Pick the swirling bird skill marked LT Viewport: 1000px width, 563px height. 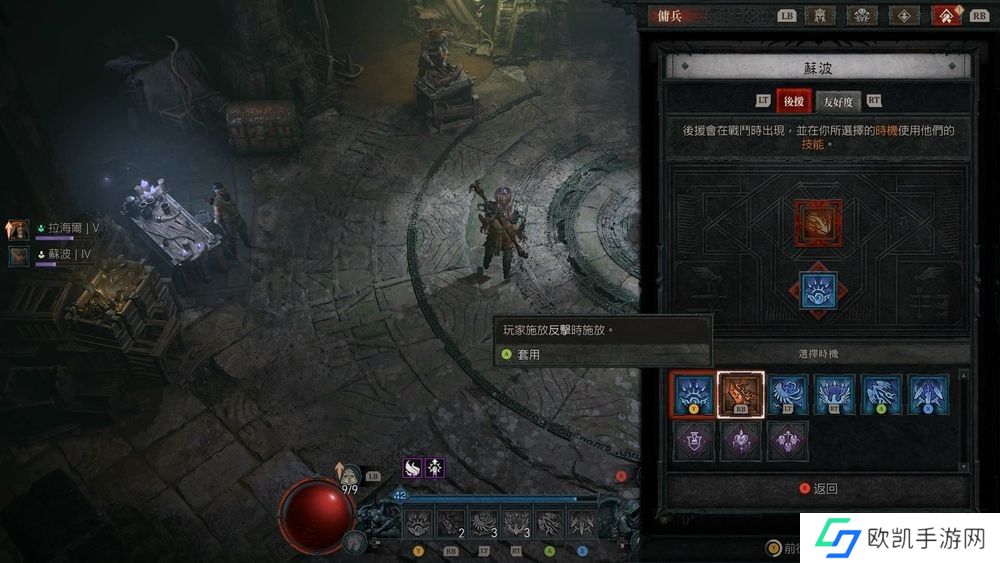(787, 394)
